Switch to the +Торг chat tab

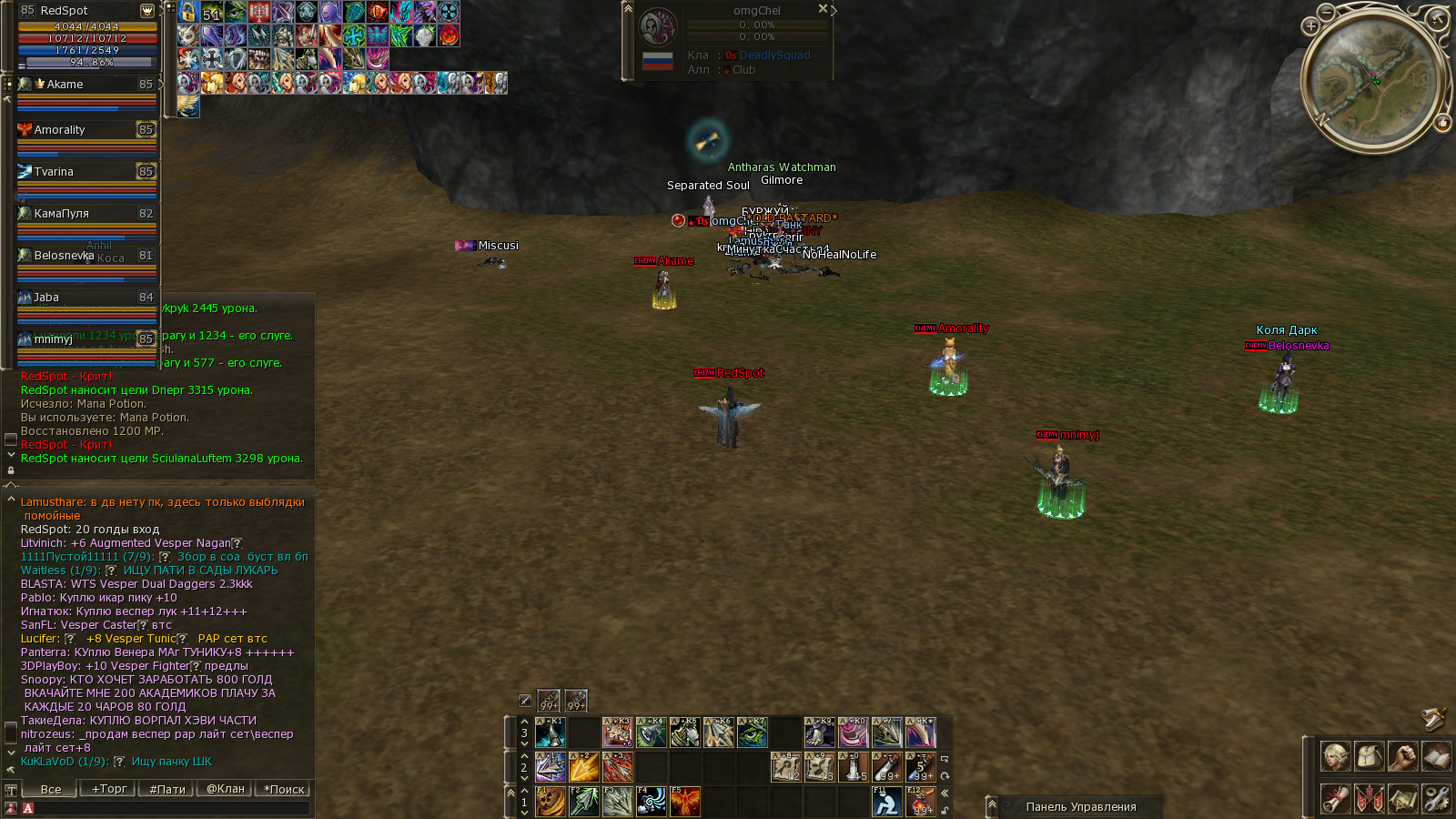point(108,789)
